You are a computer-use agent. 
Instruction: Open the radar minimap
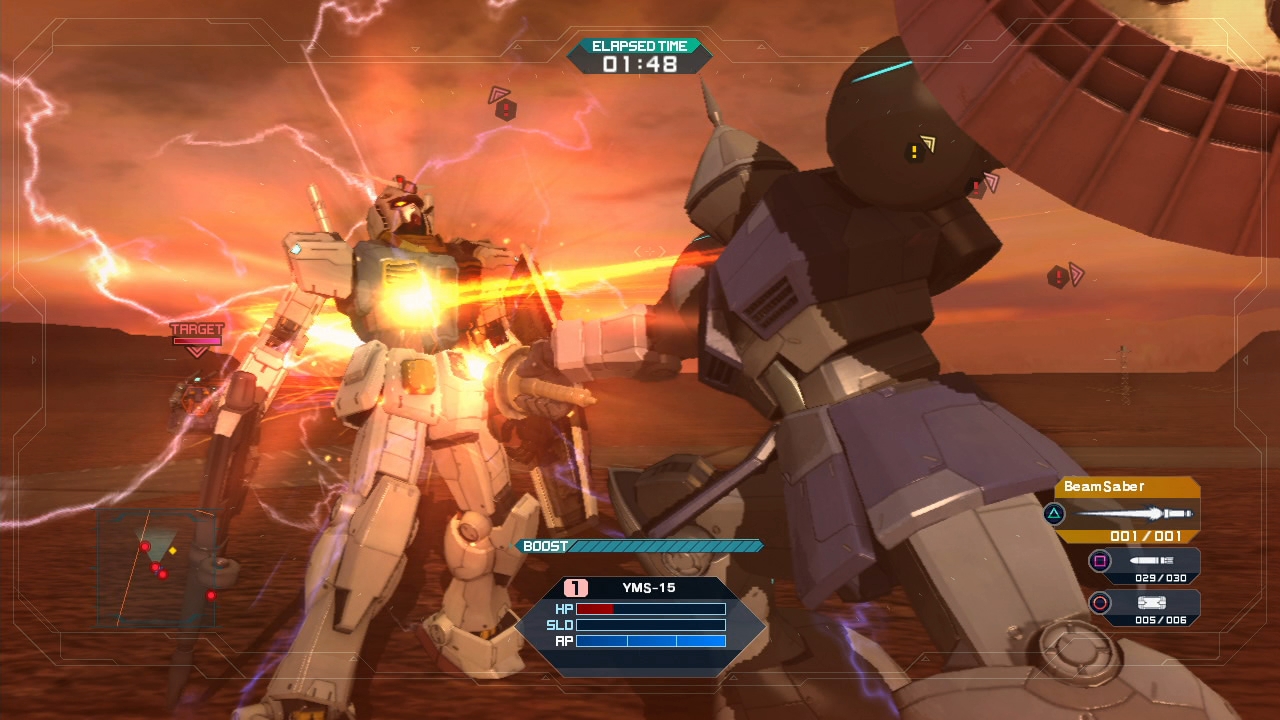[157, 568]
